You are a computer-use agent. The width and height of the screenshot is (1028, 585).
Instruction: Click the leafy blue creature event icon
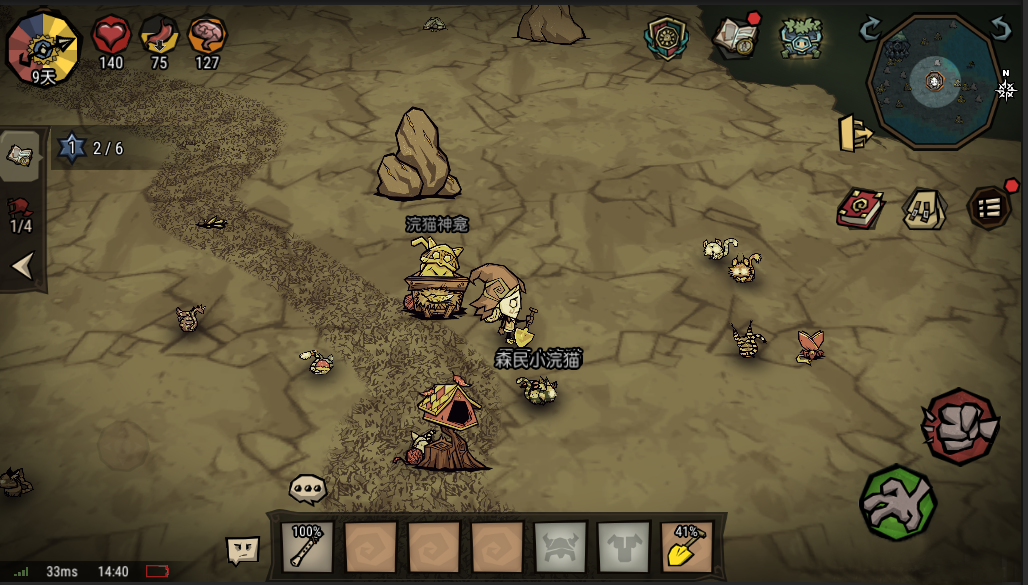(x=800, y=37)
